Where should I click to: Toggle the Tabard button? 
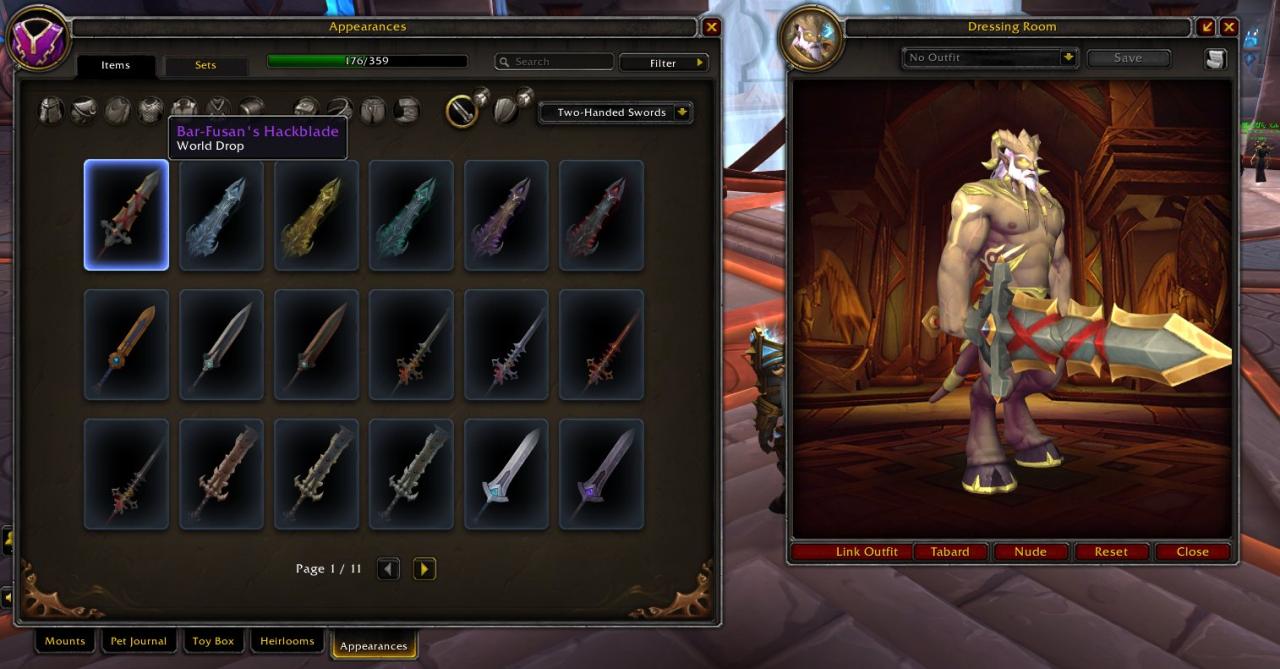[950, 552]
